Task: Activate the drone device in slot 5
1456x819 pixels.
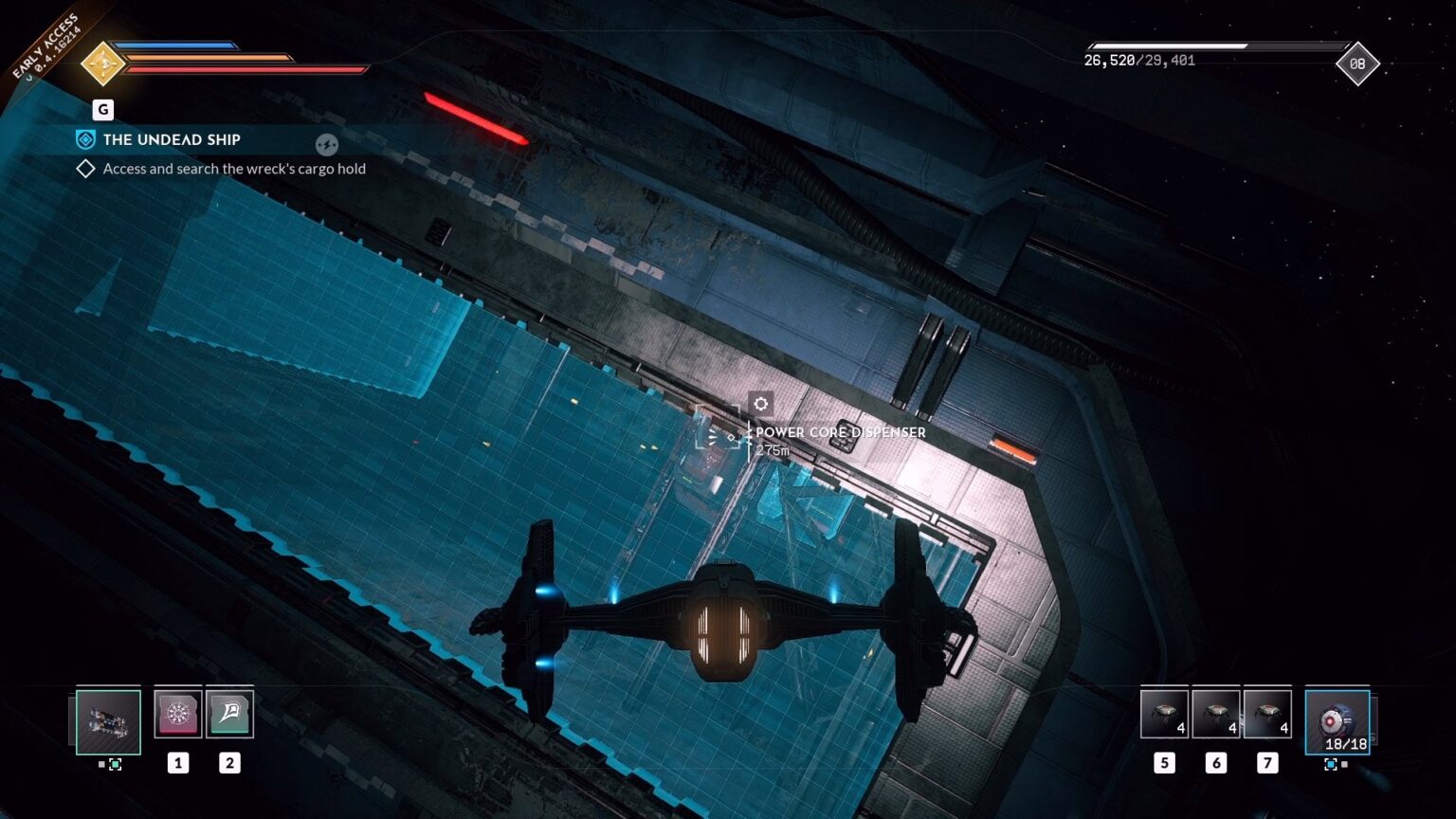Action: tap(1163, 713)
